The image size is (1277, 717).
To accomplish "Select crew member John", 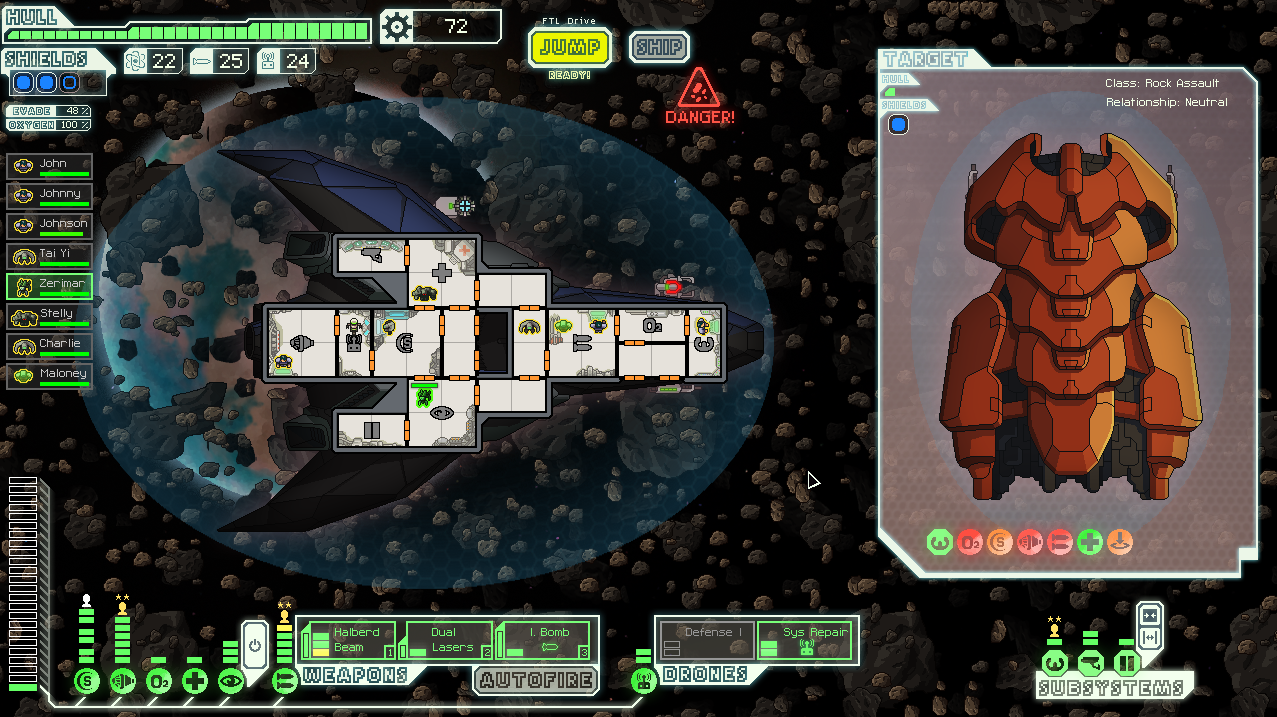I will pyautogui.click(x=50, y=165).
